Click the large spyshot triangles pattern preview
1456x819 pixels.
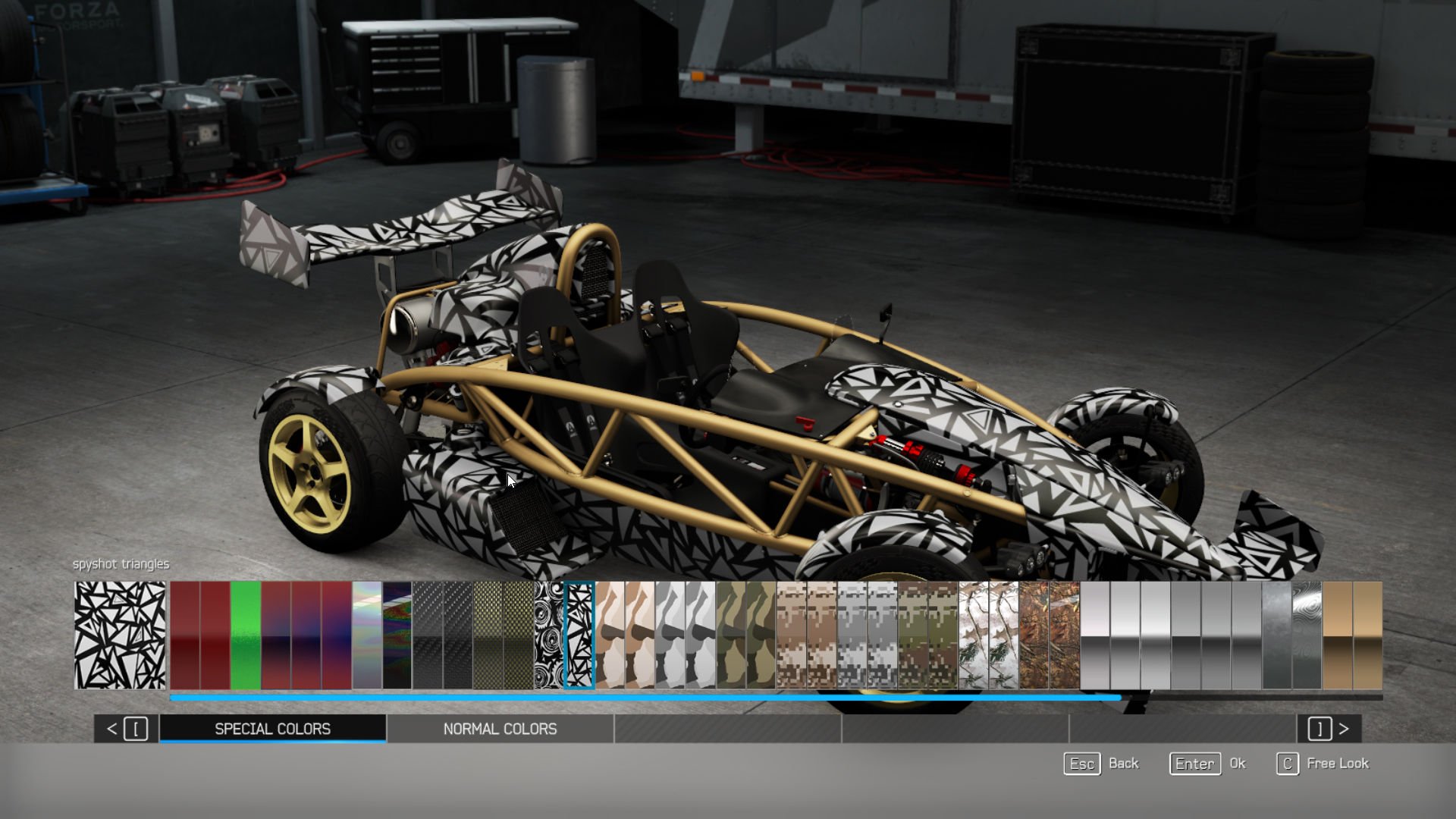[121, 635]
